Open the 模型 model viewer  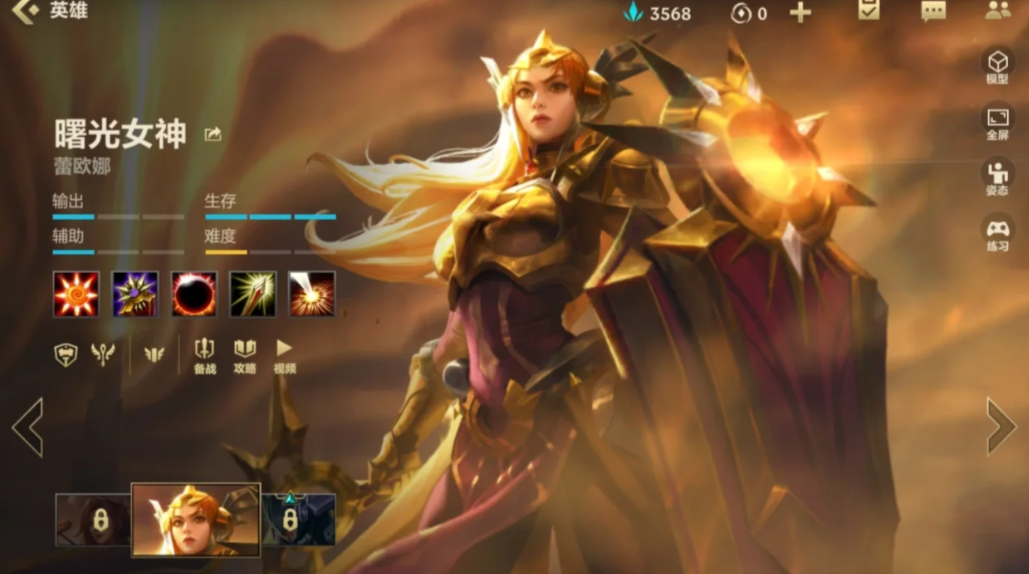[x=997, y=66]
